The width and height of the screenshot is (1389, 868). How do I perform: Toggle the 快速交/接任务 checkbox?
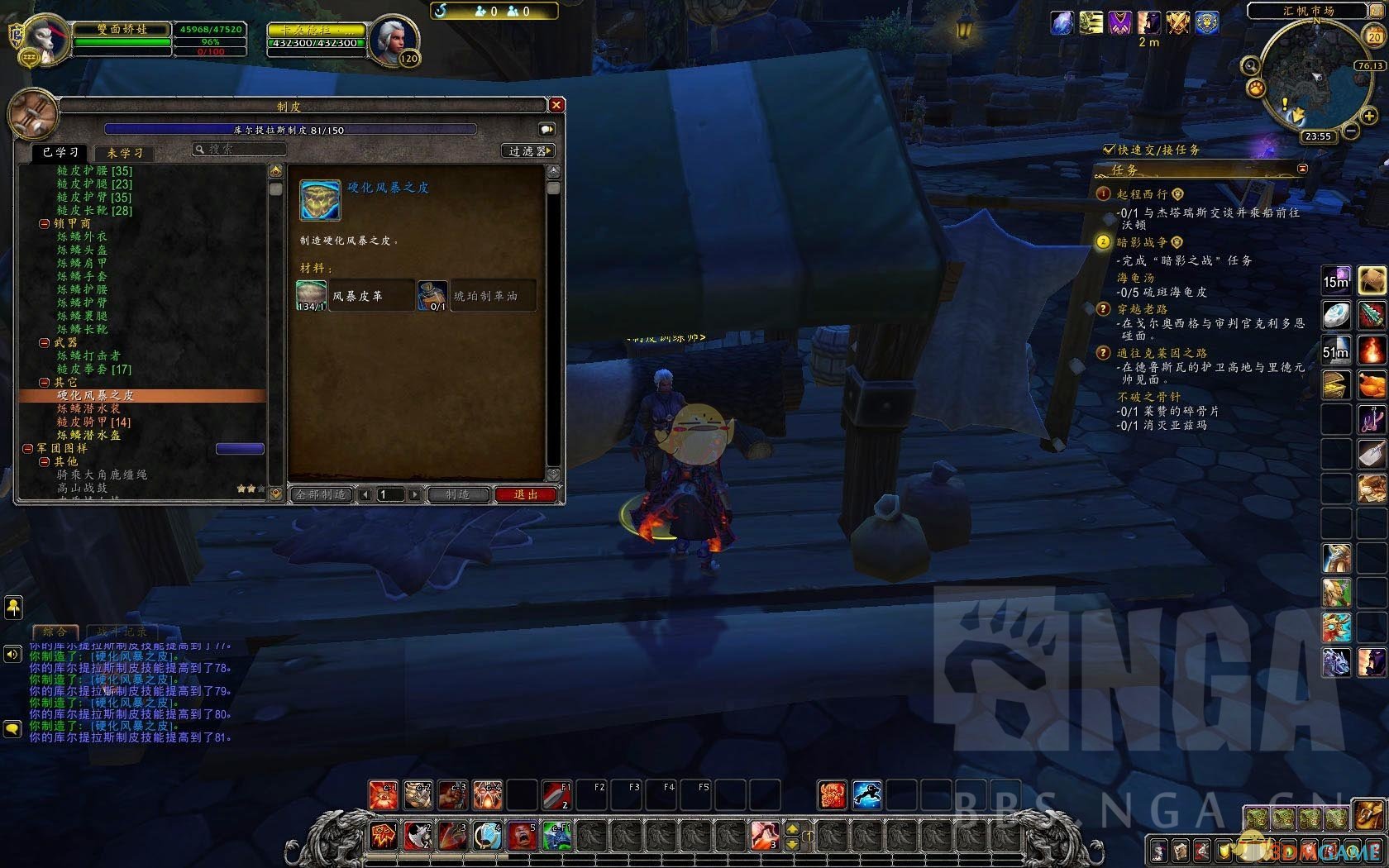tap(1109, 150)
